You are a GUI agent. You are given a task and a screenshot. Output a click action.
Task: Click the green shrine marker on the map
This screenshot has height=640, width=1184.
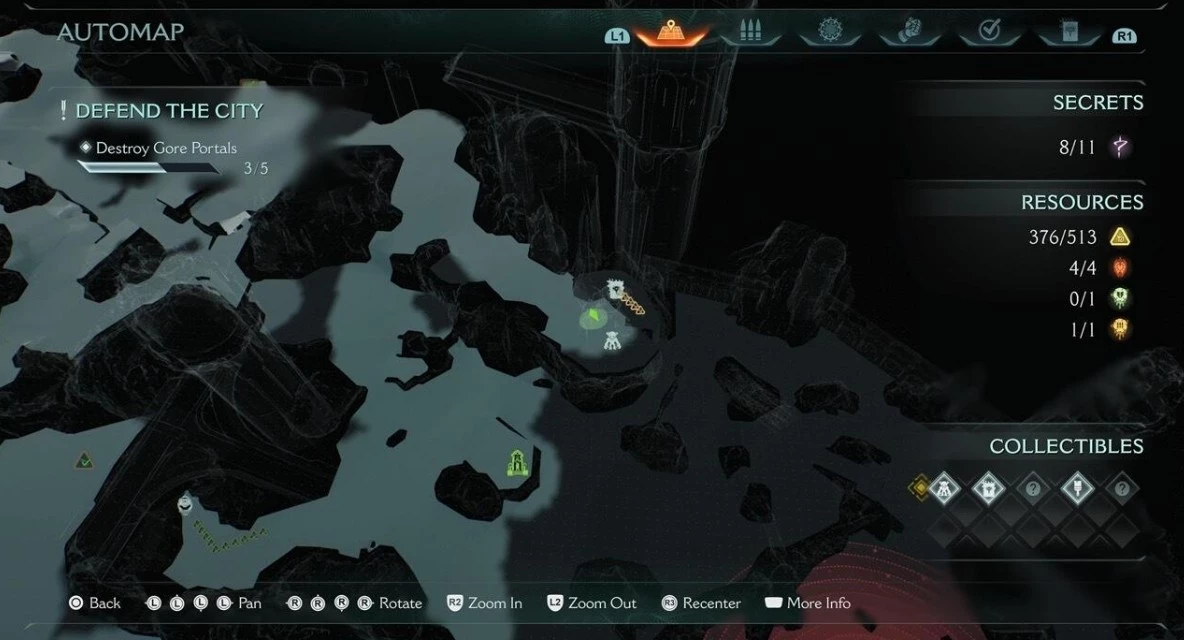tap(516, 462)
